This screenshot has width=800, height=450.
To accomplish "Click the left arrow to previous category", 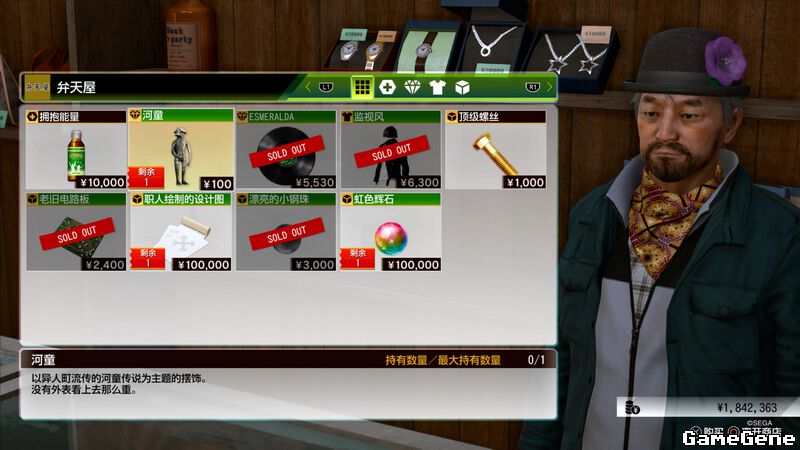I will [x=309, y=87].
